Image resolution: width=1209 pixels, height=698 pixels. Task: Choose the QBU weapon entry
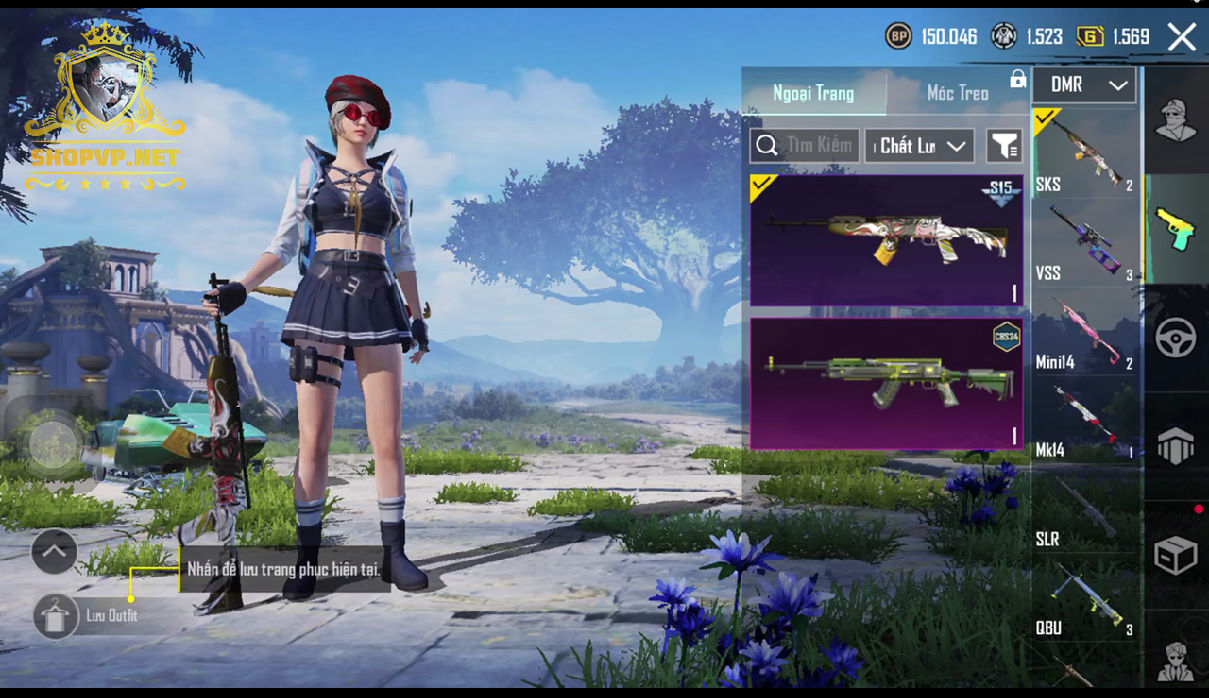point(1085,598)
